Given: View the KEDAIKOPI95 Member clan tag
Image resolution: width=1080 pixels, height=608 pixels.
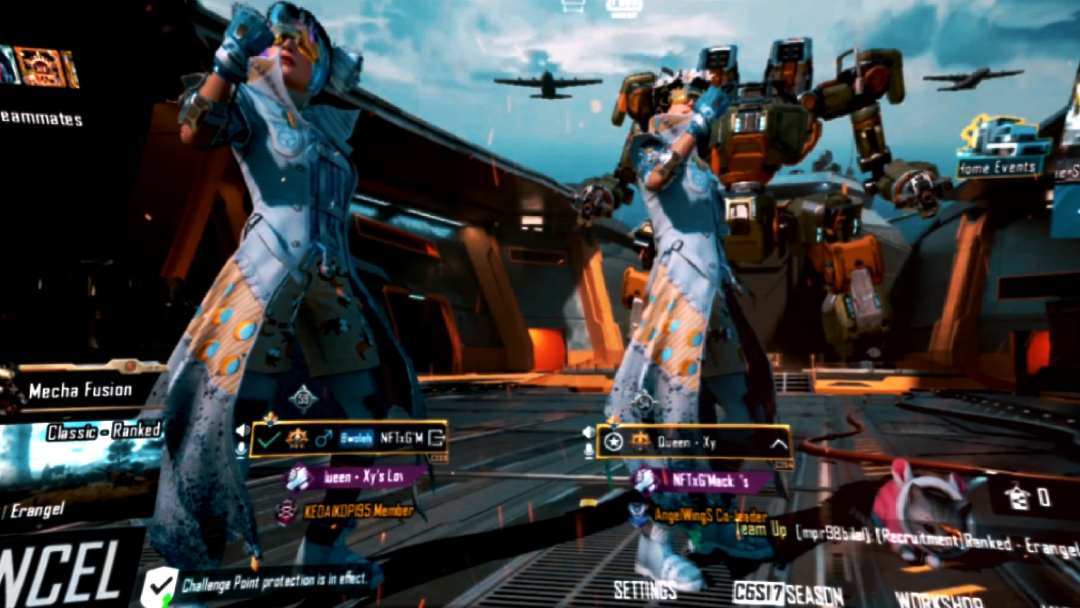Looking at the screenshot, I should (346, 511).
